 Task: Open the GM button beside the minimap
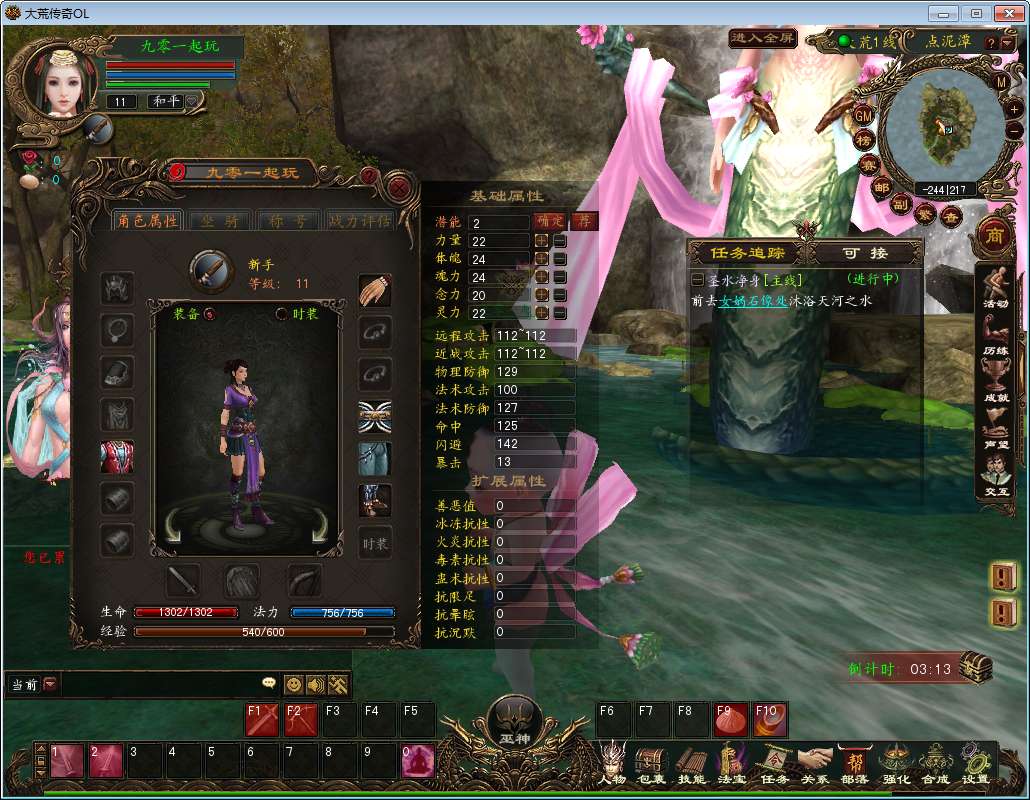coord(864,116)
